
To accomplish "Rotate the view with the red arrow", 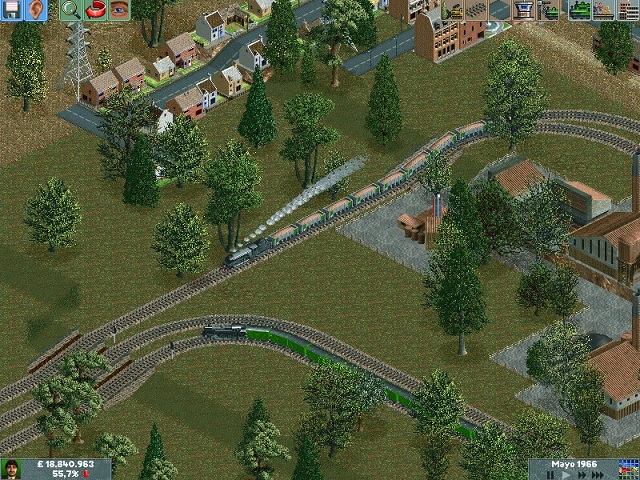I will [x=96, y=10].
